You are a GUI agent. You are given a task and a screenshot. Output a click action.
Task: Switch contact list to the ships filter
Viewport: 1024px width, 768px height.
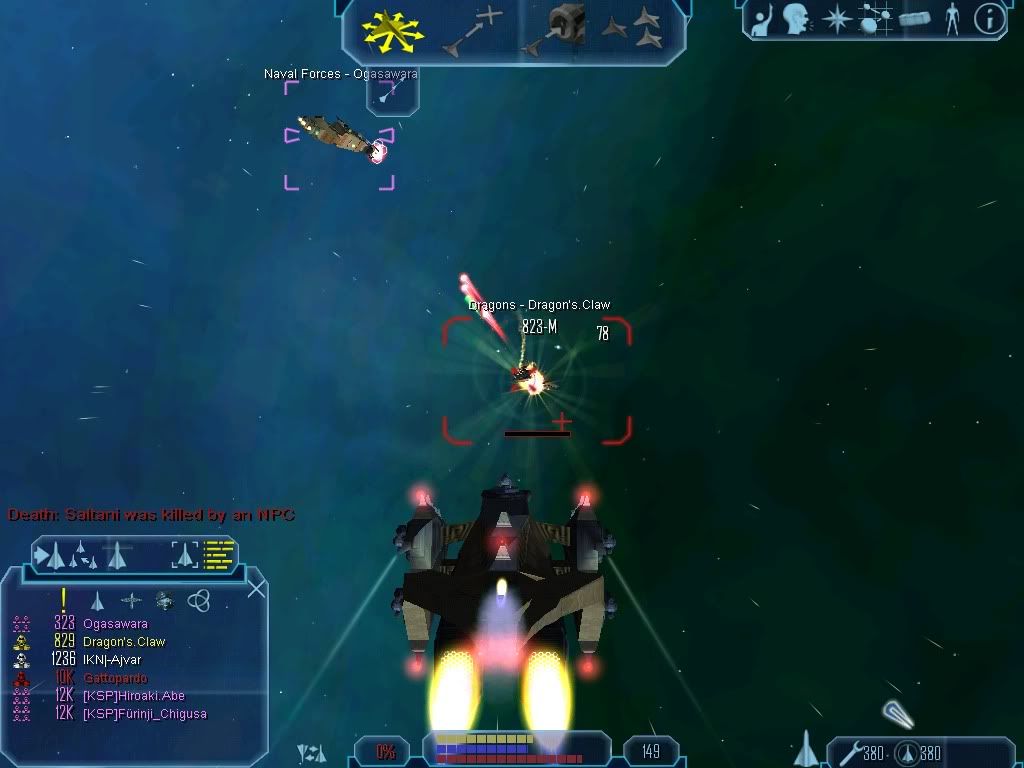(x=97, y=601)
